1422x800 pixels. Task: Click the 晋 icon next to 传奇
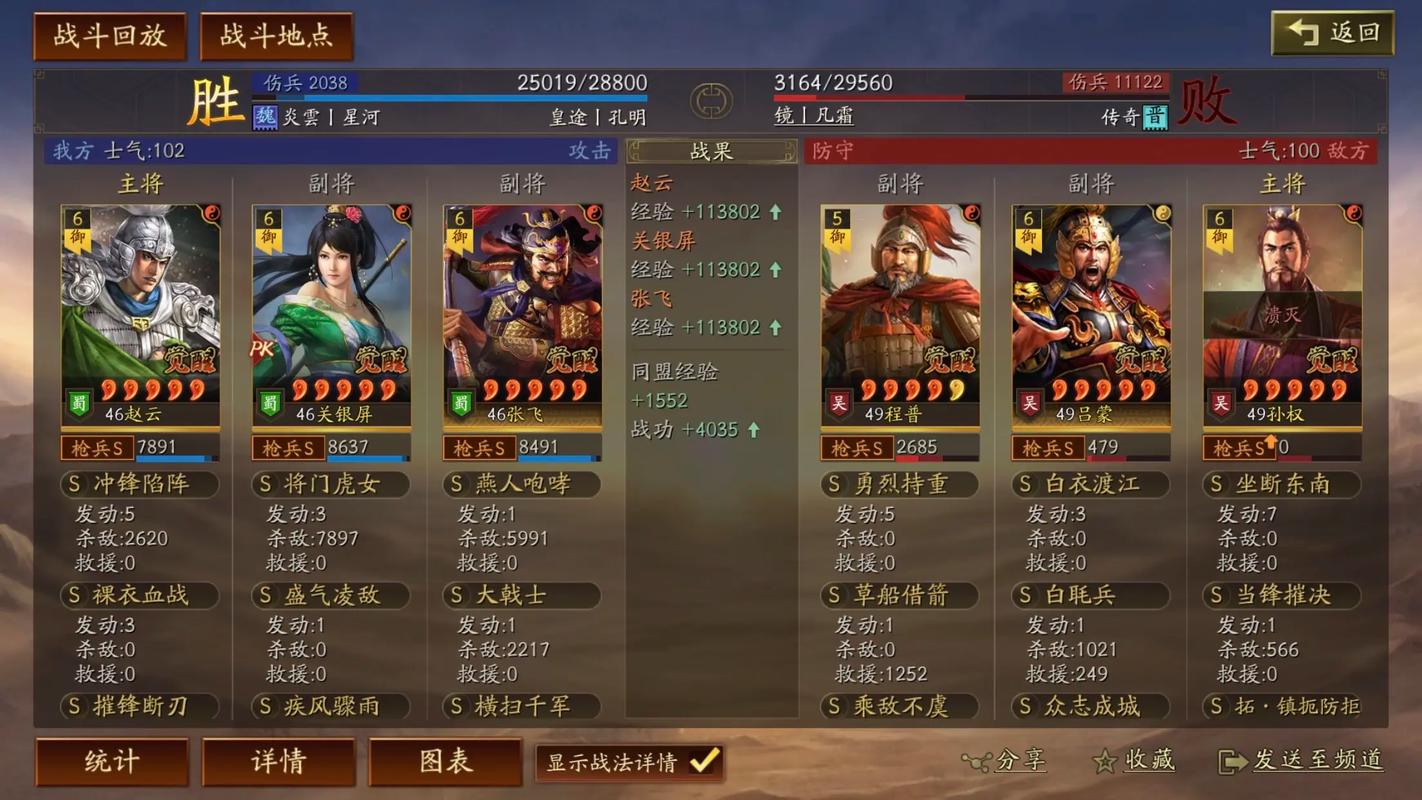pos(1155,116)
